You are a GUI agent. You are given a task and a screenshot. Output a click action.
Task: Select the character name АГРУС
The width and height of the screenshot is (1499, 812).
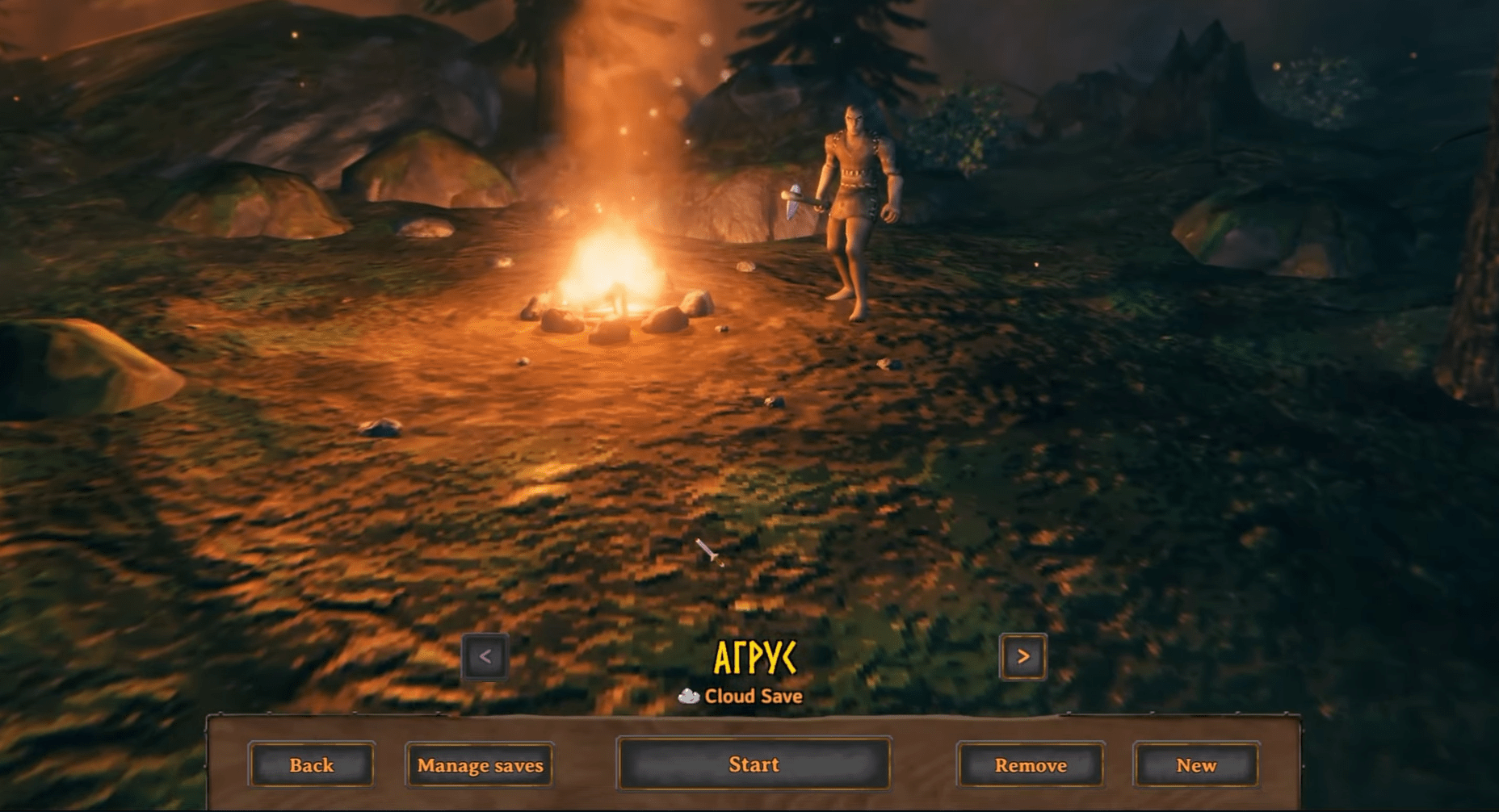[755, 658]
